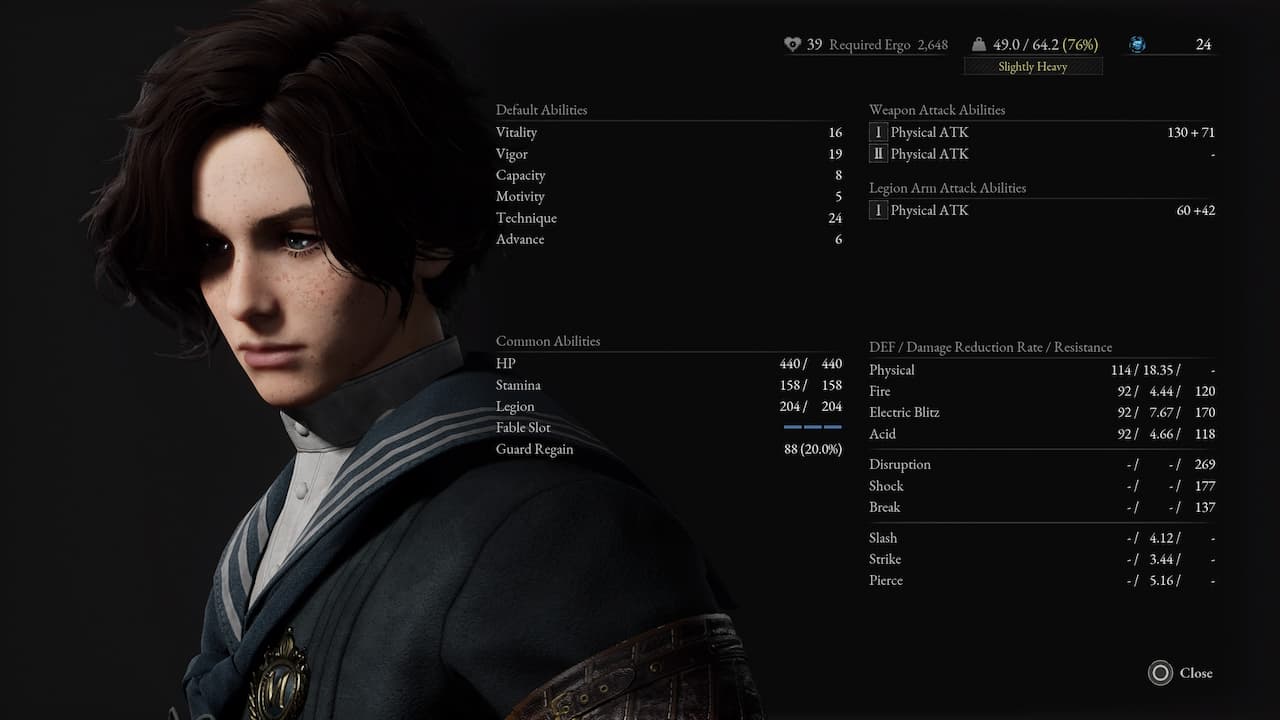The height and width of the screenshot is (720, 1280).
Task: Select the Legion Arn Attack Abilities header
Action: pyautogui.click(x=948, y=187)
